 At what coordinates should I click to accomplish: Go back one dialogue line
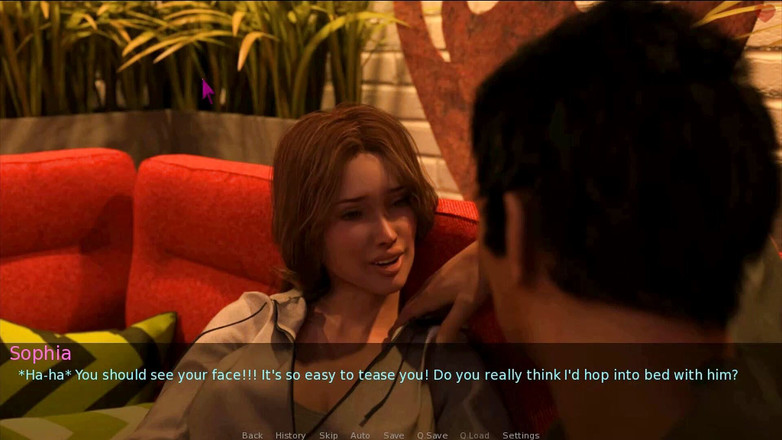point(252,435)
